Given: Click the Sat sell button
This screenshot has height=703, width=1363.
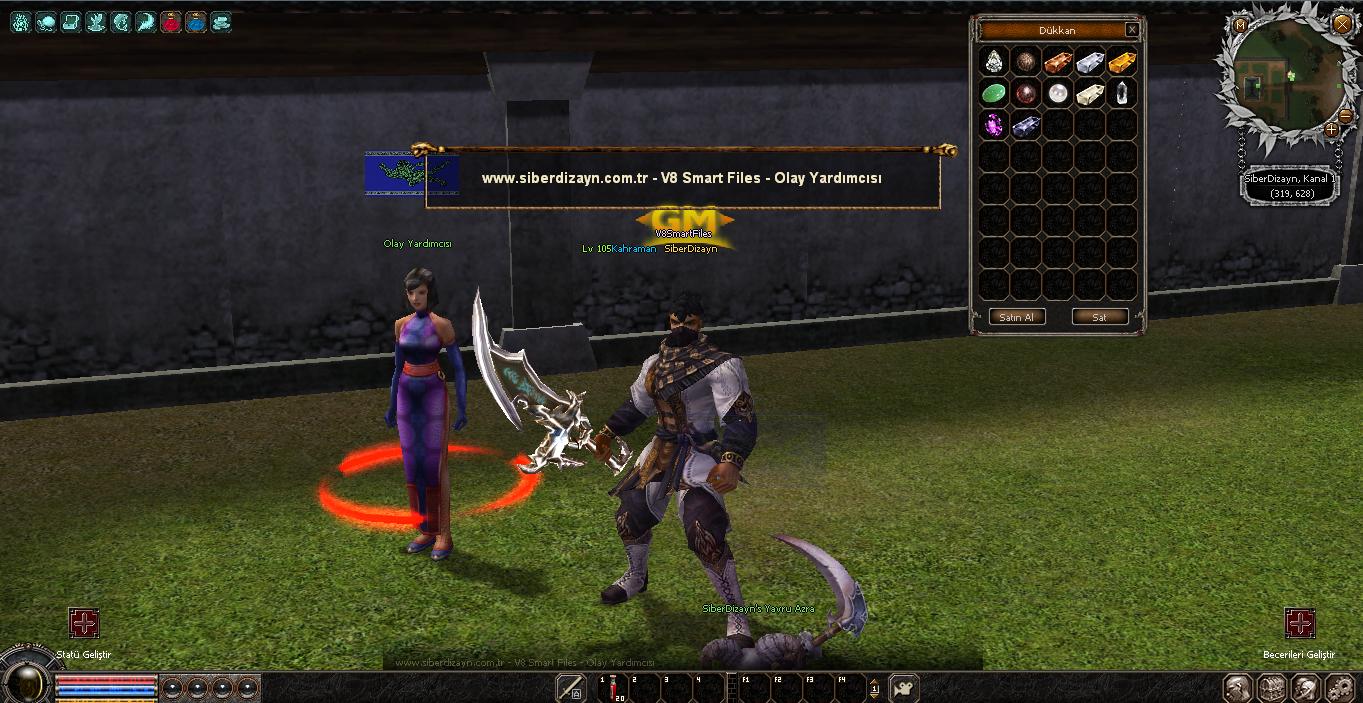Looking at the screenshot, I should click(1099, 317).
